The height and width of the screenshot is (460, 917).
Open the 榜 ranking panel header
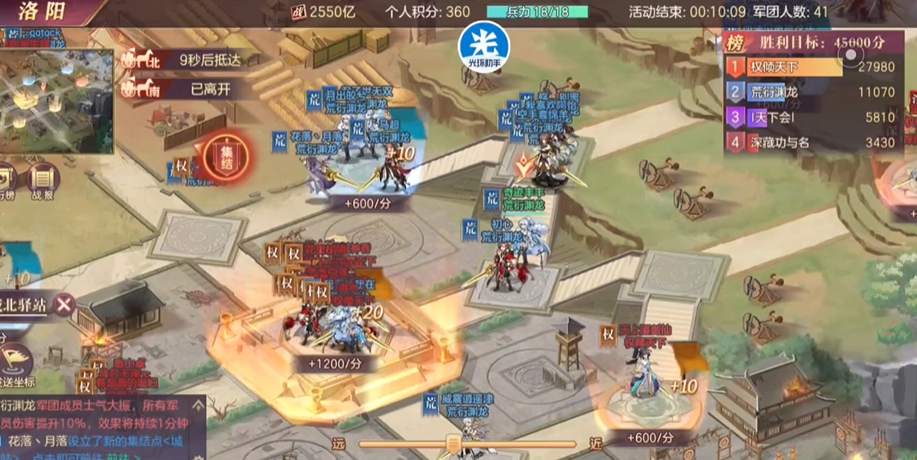[736, 43]
